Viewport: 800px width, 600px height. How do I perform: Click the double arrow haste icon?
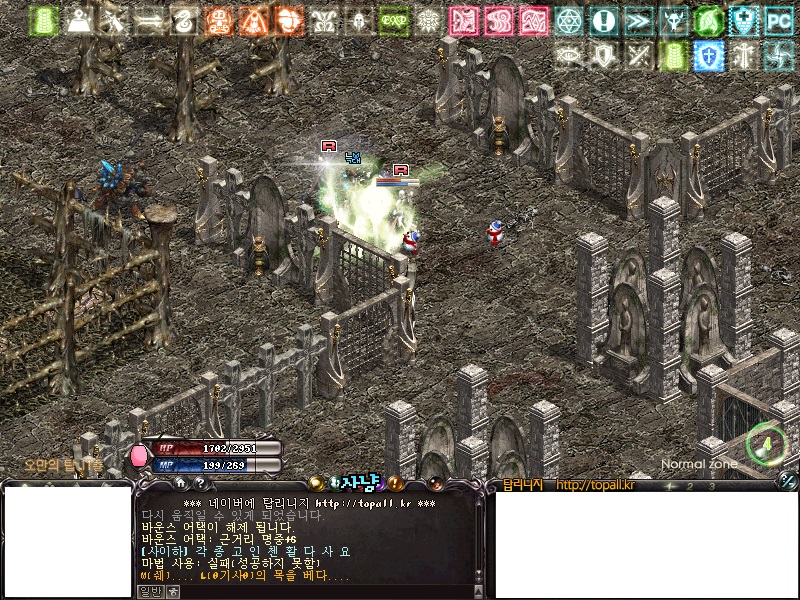click(x=638, y=20)
